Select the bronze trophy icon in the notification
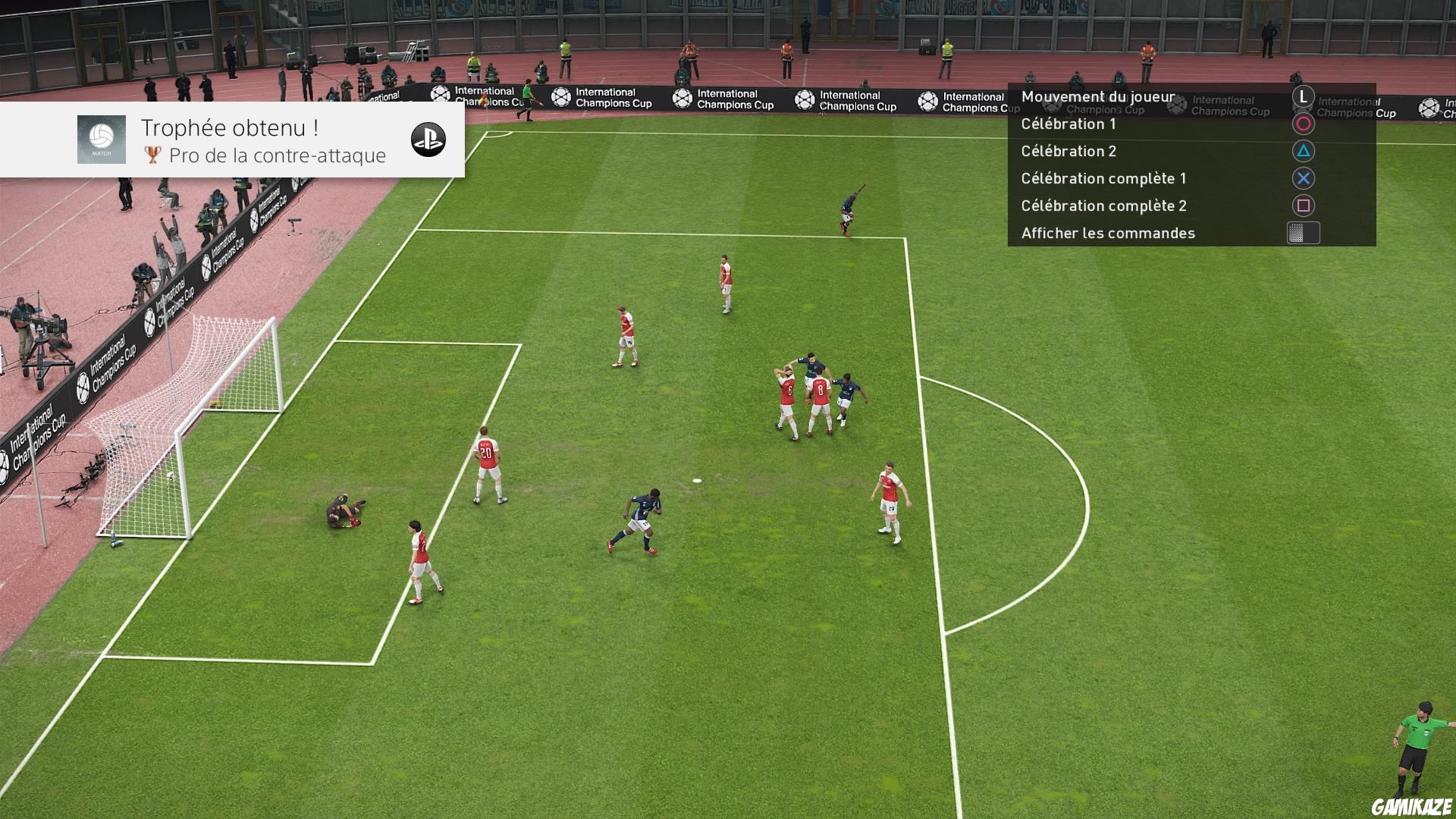 pos(152,155)
